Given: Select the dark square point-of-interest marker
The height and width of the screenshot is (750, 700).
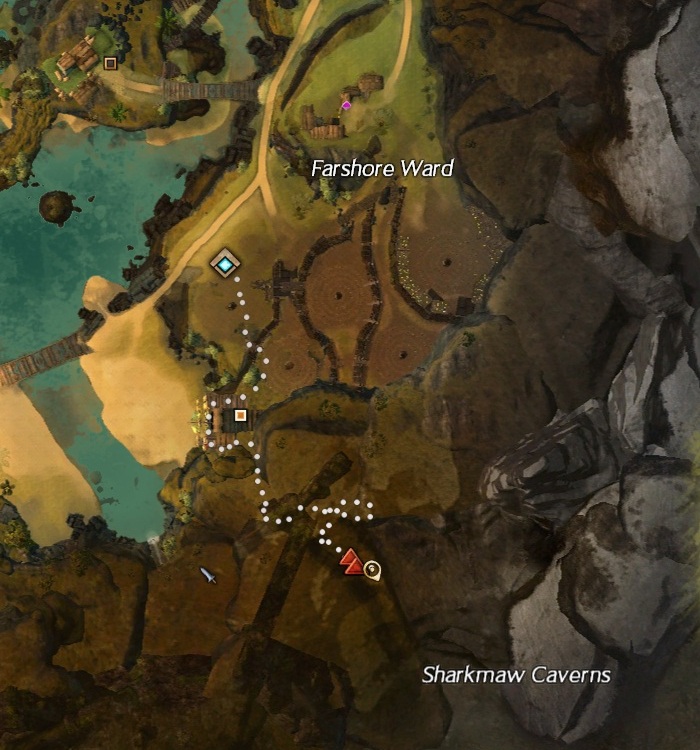Looking at the screenshot, I should tap(110, 63).
